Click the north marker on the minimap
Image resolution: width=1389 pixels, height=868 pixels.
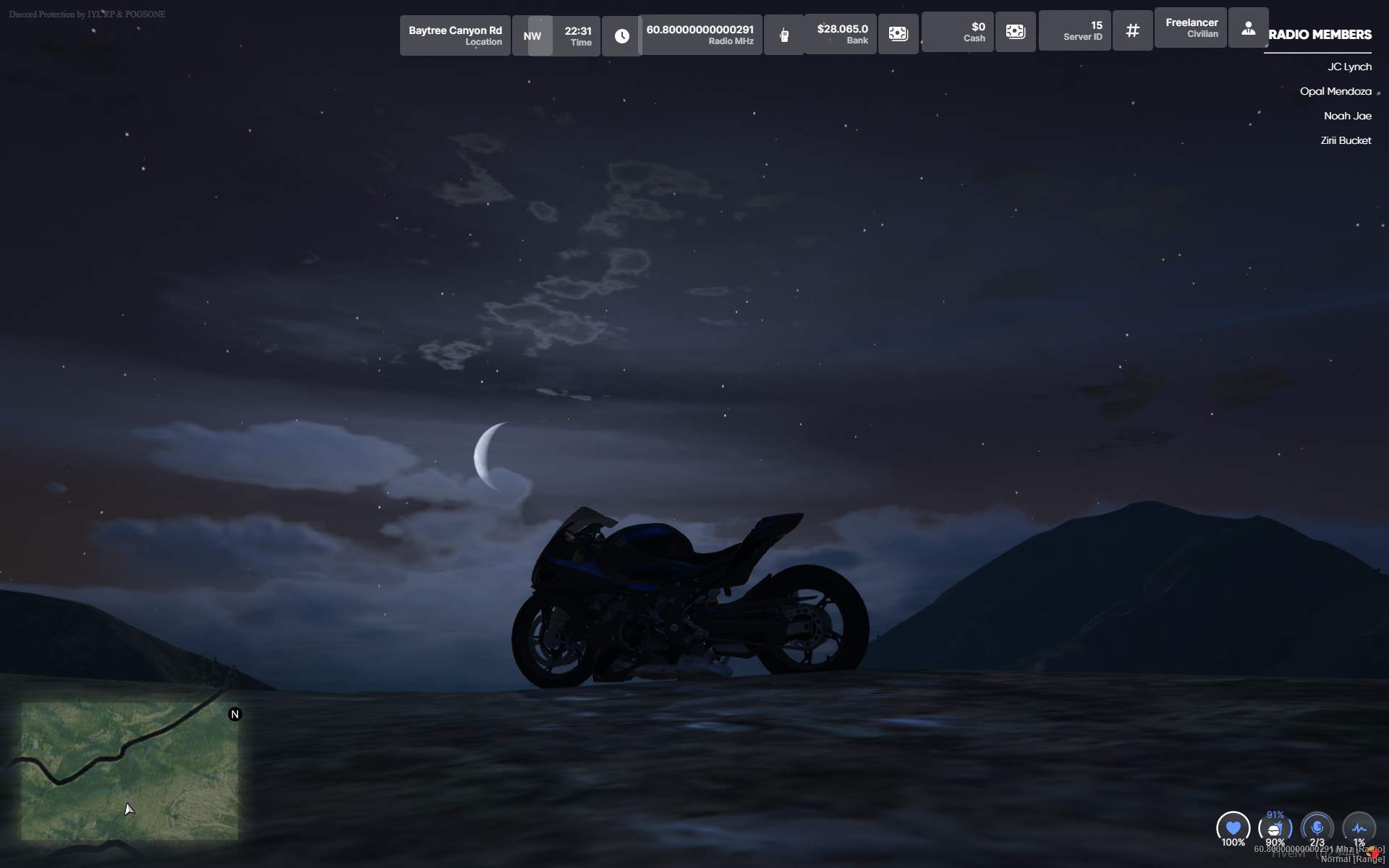pos(234,715)
